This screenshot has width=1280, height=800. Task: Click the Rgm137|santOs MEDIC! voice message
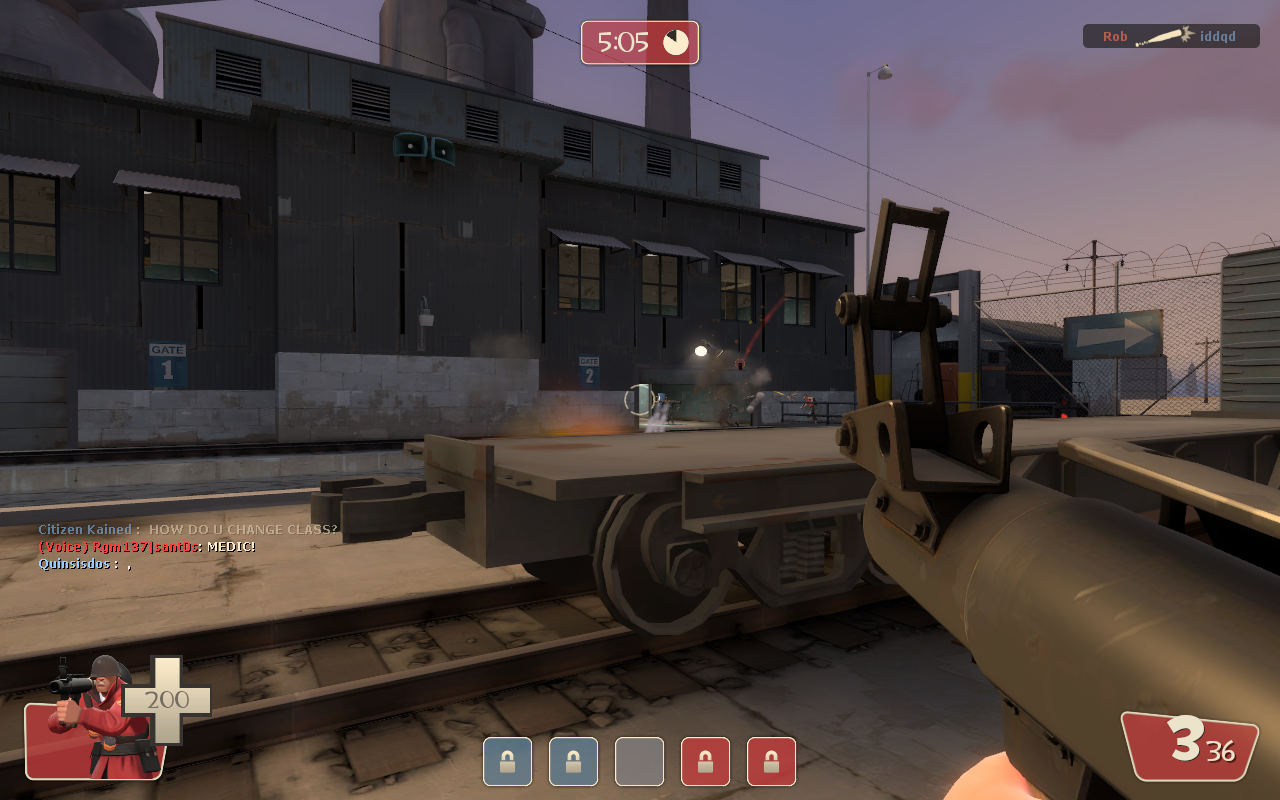[147, 547]
